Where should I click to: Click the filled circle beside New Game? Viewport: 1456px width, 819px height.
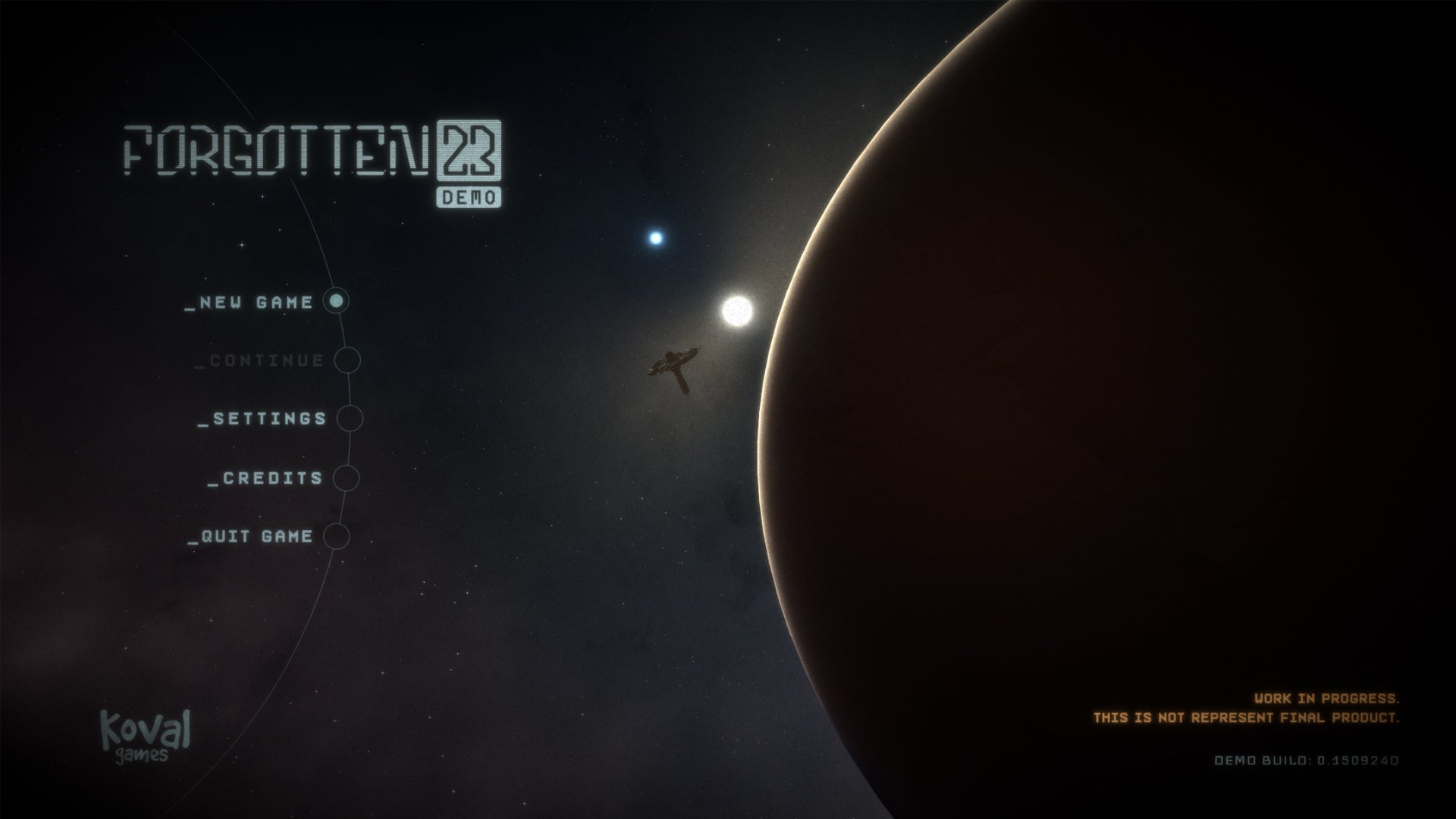tap(337, 302)
